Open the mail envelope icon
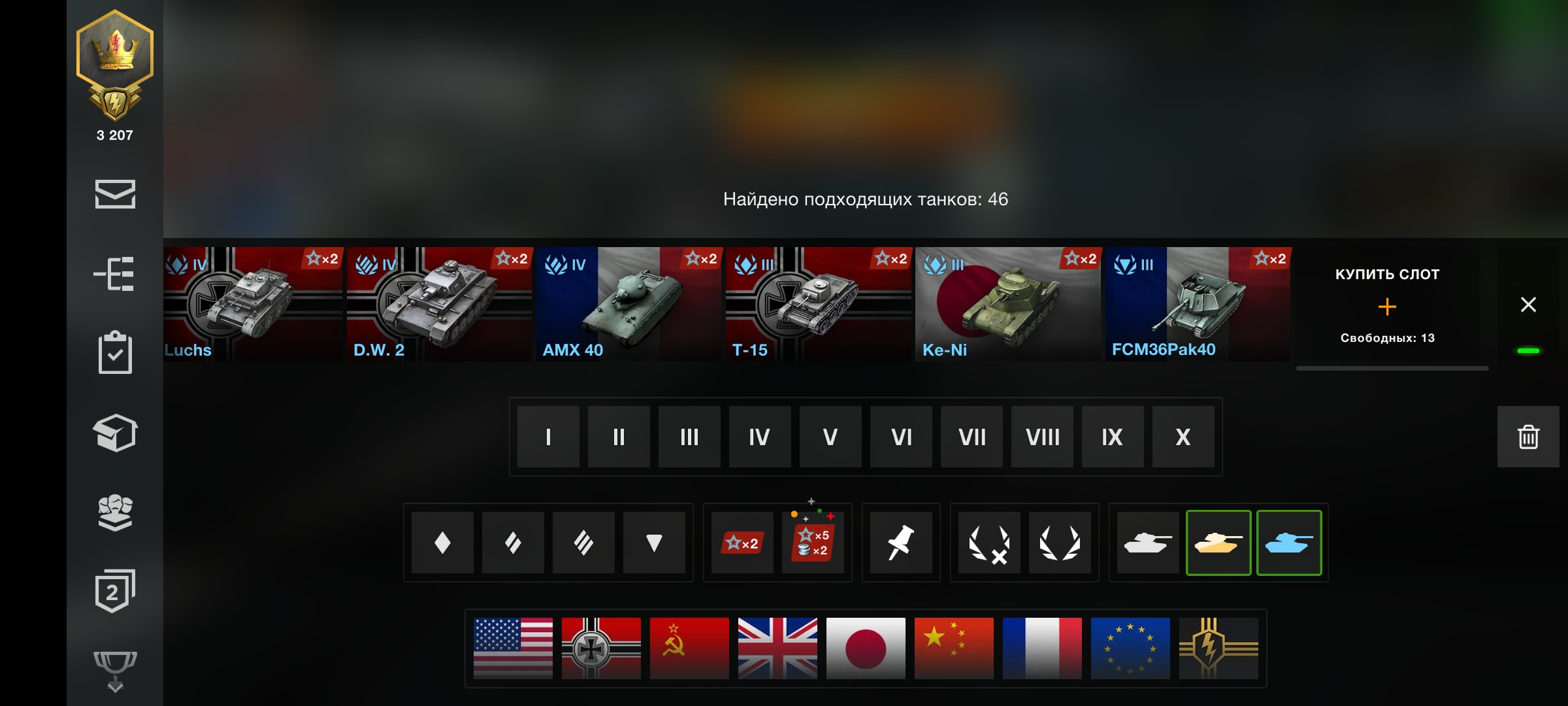The image size is (1568, 706). click(x=115, y=194)
